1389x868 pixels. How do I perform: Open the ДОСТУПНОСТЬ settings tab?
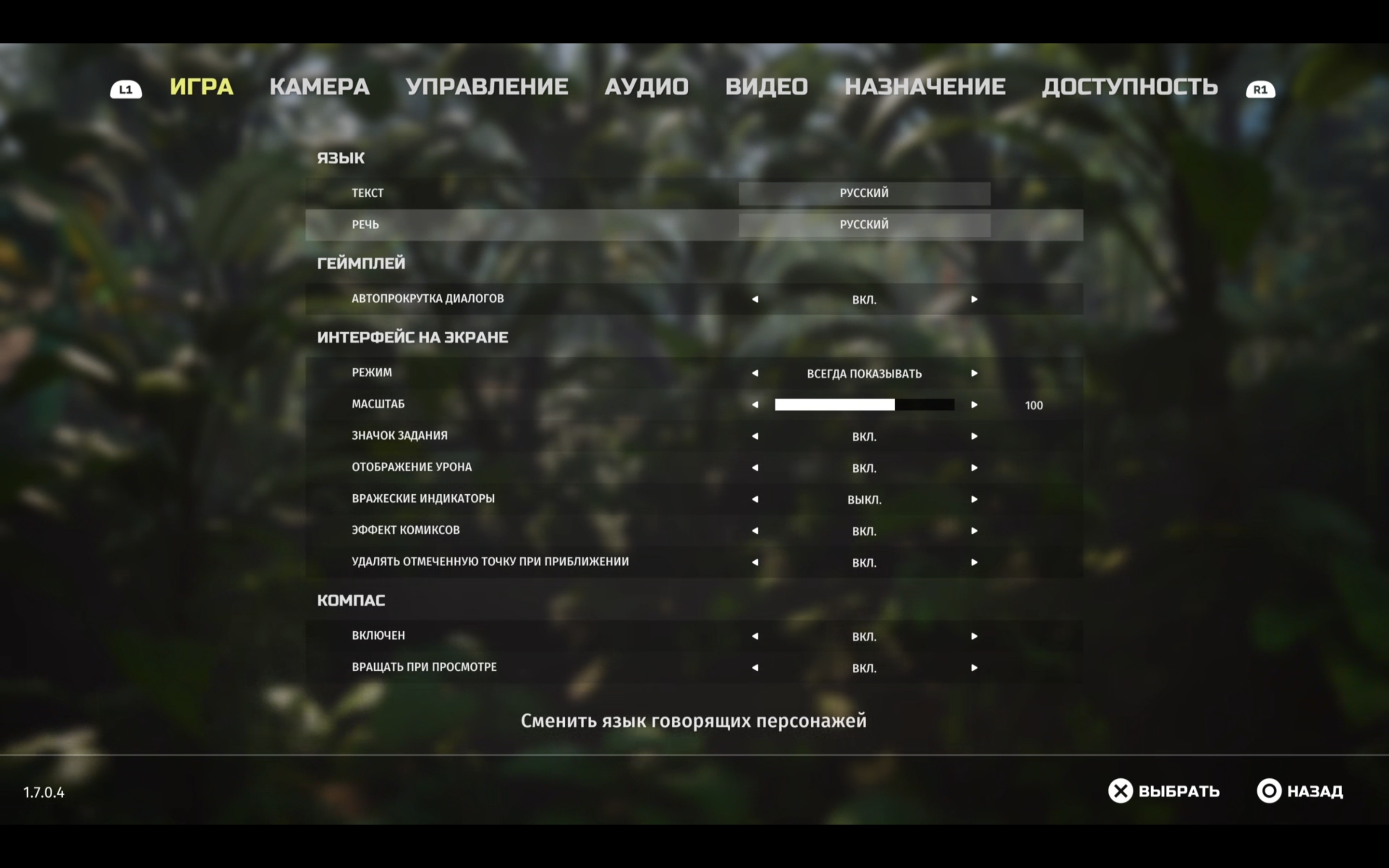point(1130,86)
